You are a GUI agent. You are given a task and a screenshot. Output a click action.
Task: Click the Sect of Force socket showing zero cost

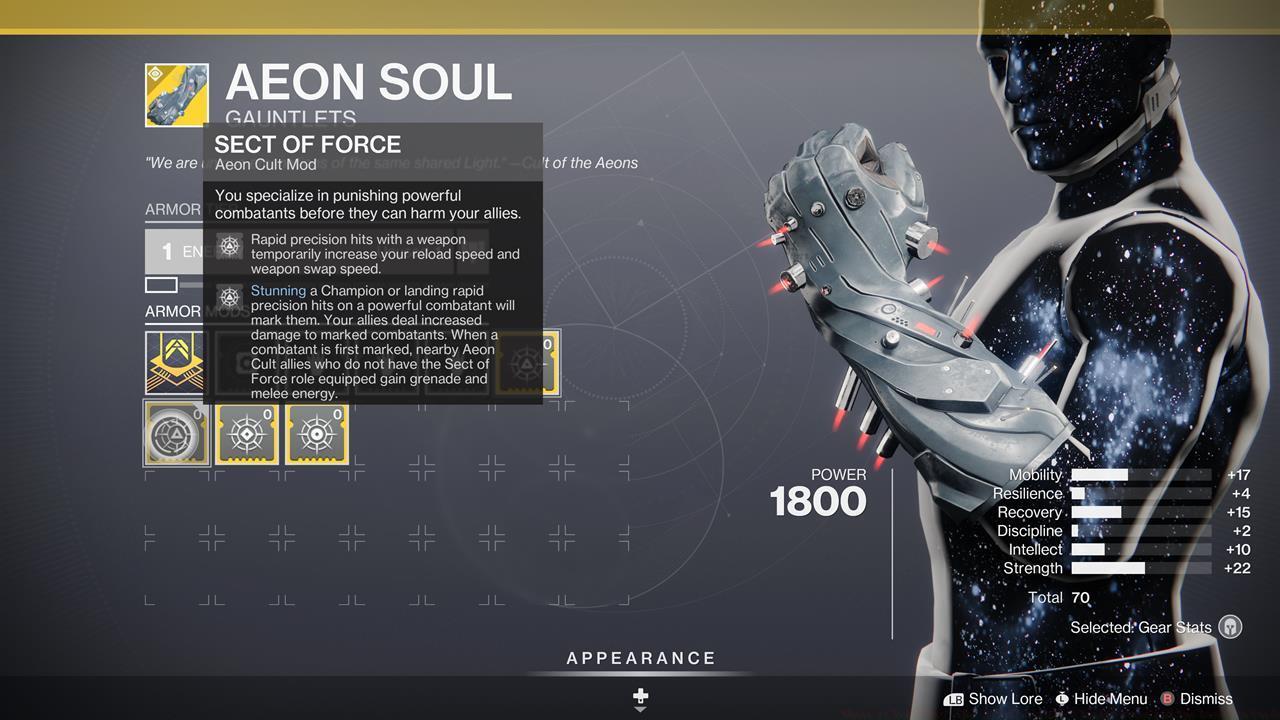click(x=524, y=362)
